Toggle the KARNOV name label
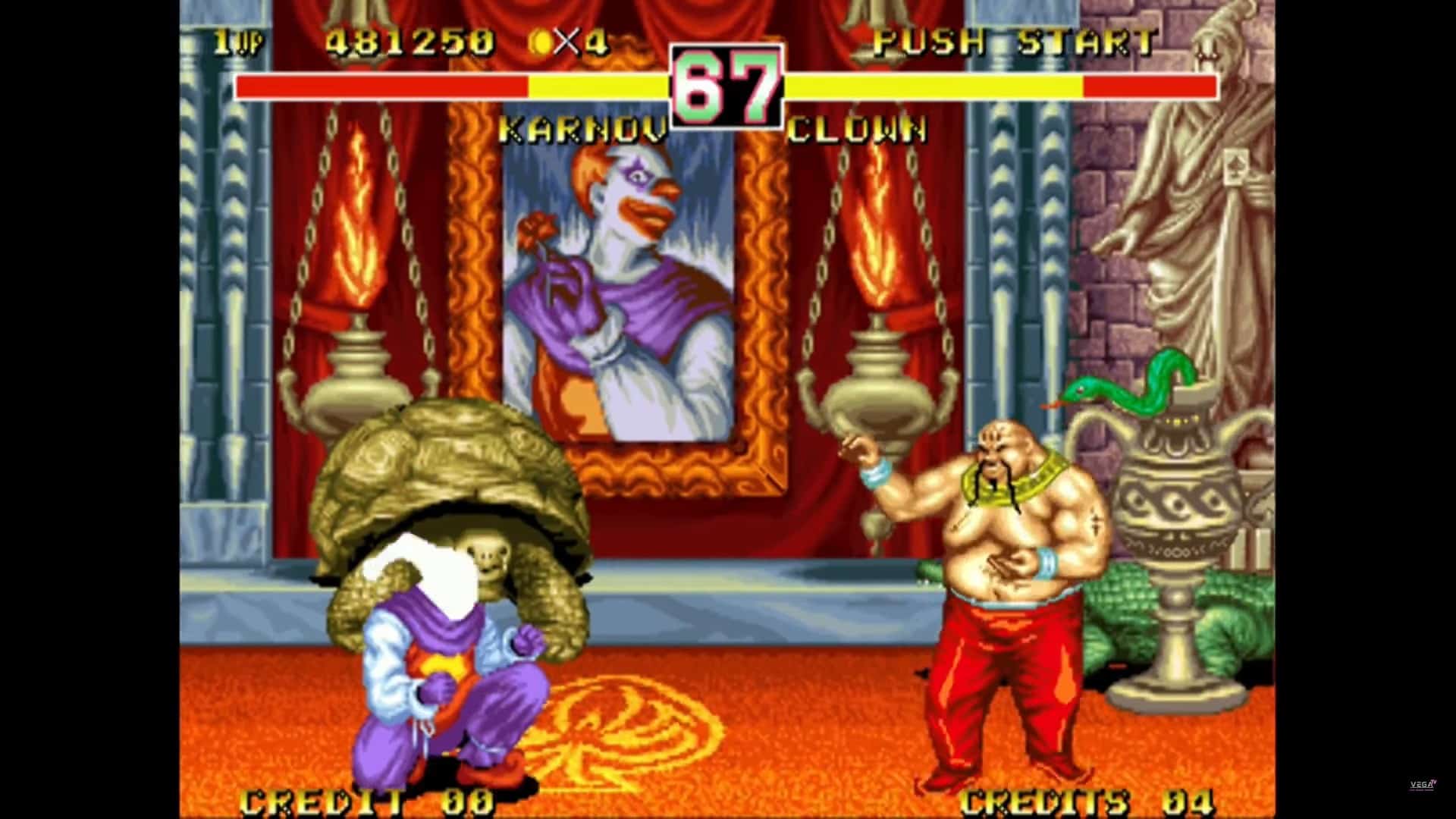Screen dimensions: 1456x819 pos(584,129)
